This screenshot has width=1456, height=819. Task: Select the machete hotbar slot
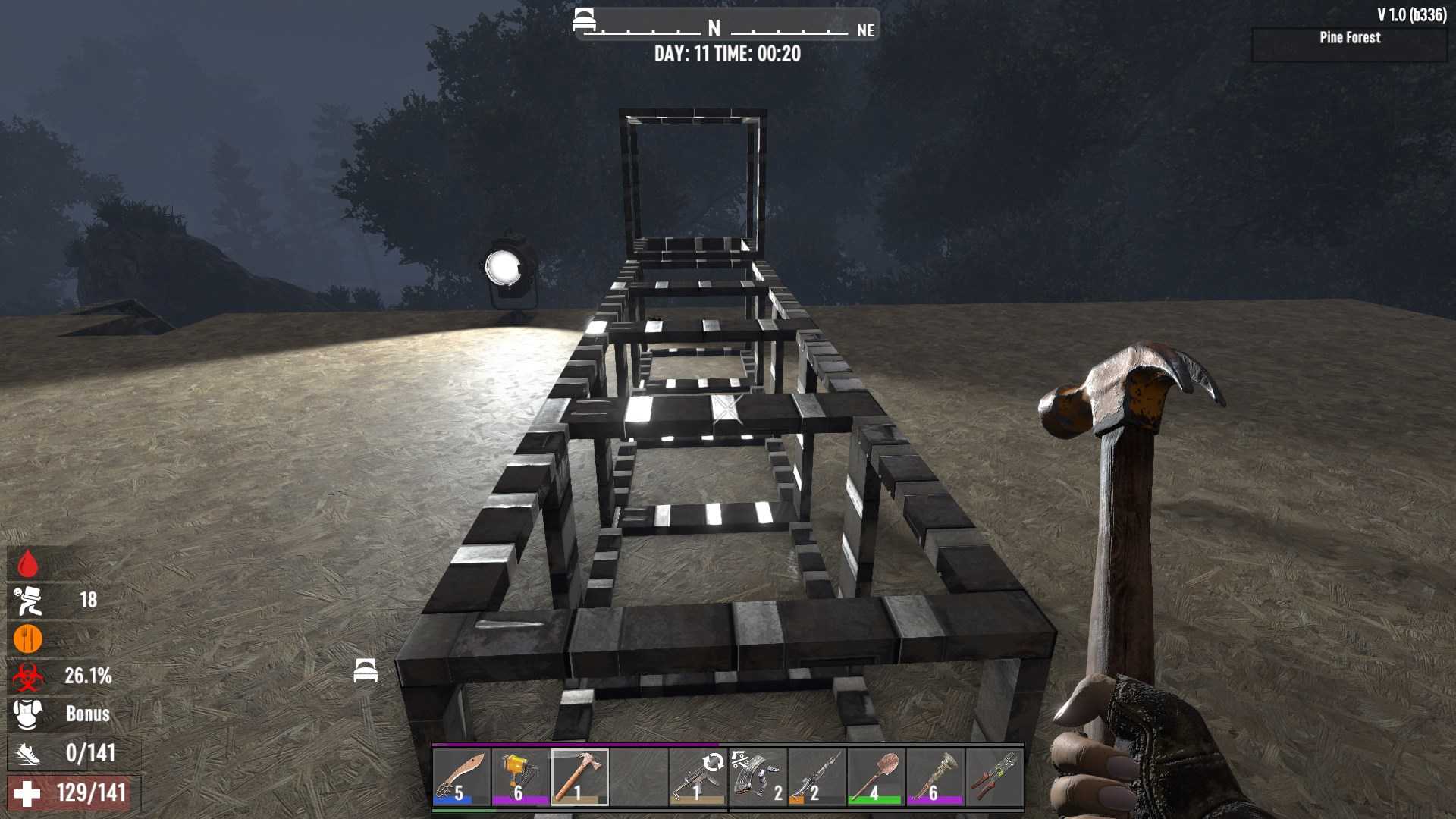[x=461, y=777]
